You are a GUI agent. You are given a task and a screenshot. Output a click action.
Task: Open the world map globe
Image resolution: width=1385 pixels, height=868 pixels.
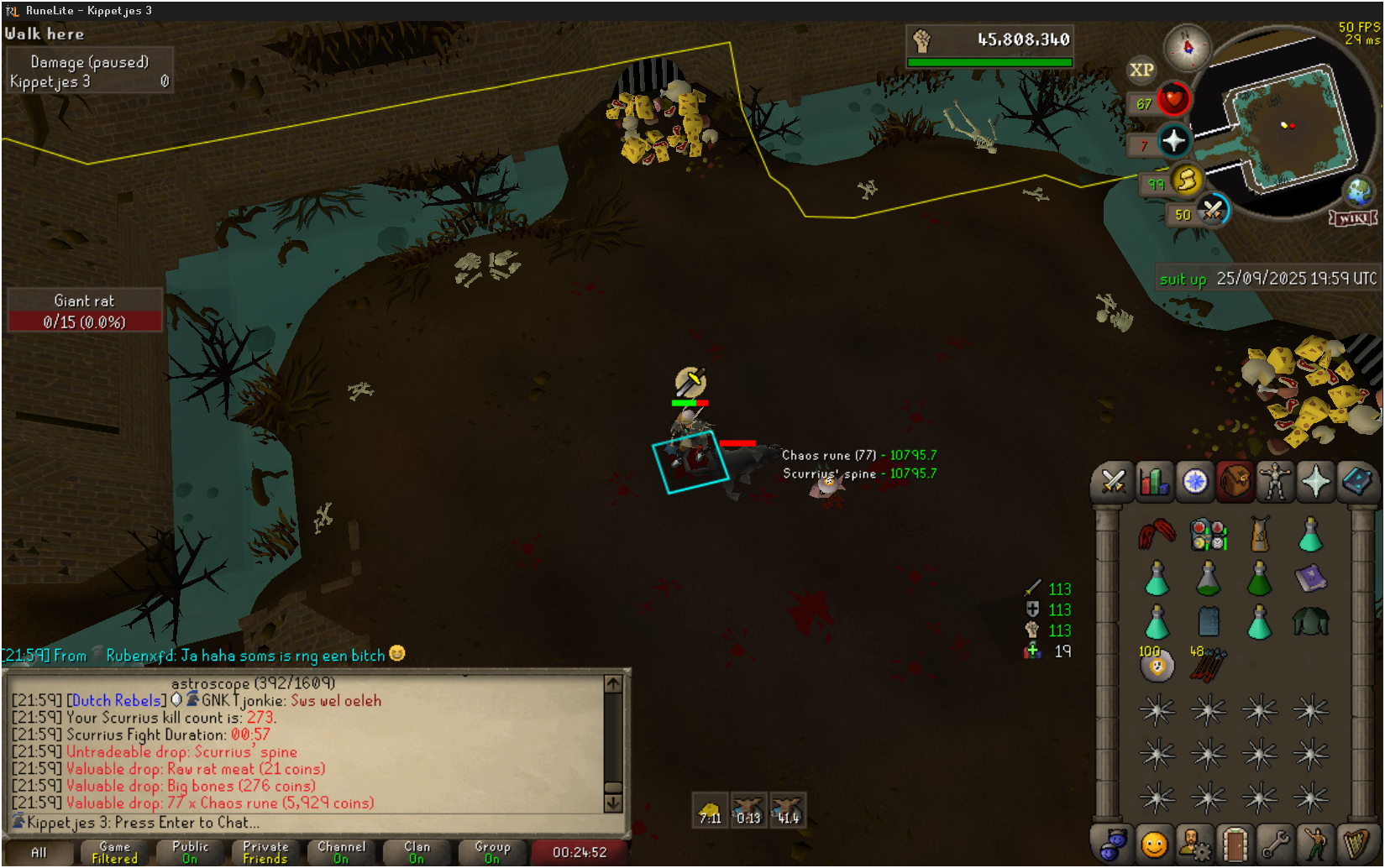[1358, 192]
